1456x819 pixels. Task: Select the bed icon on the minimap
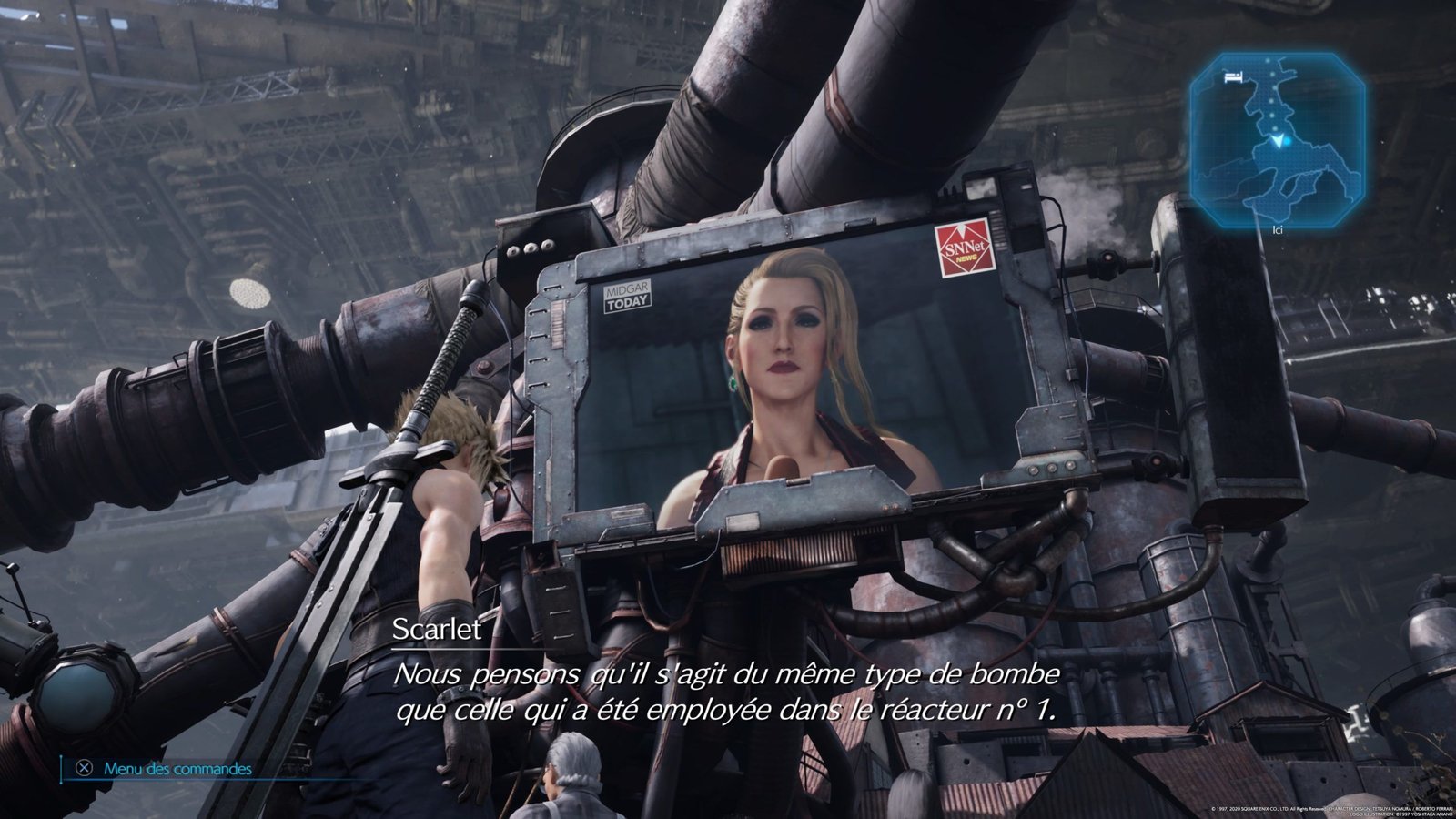[1233, 76]
